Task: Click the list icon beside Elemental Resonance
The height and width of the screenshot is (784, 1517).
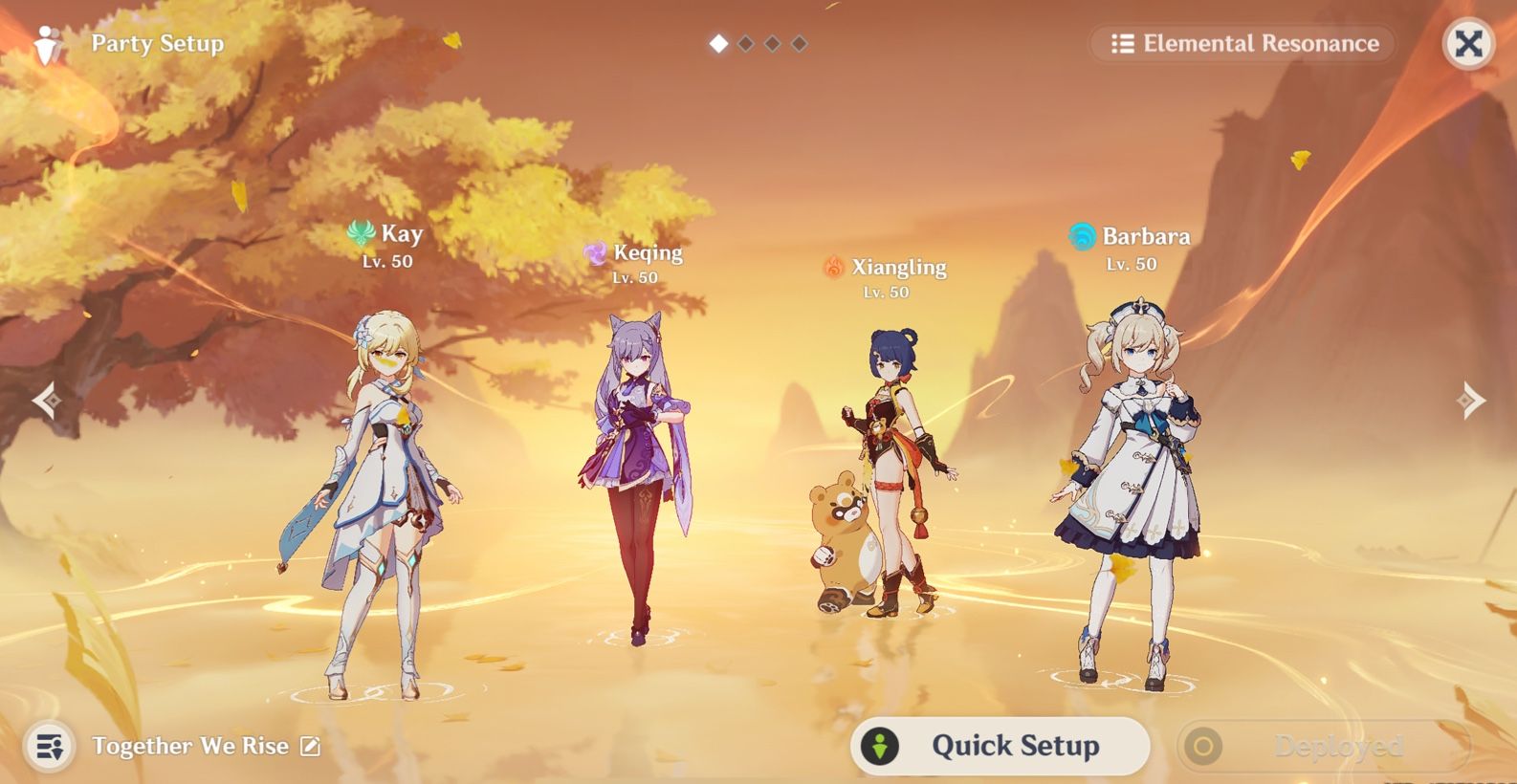Action: pos(1121,43)
